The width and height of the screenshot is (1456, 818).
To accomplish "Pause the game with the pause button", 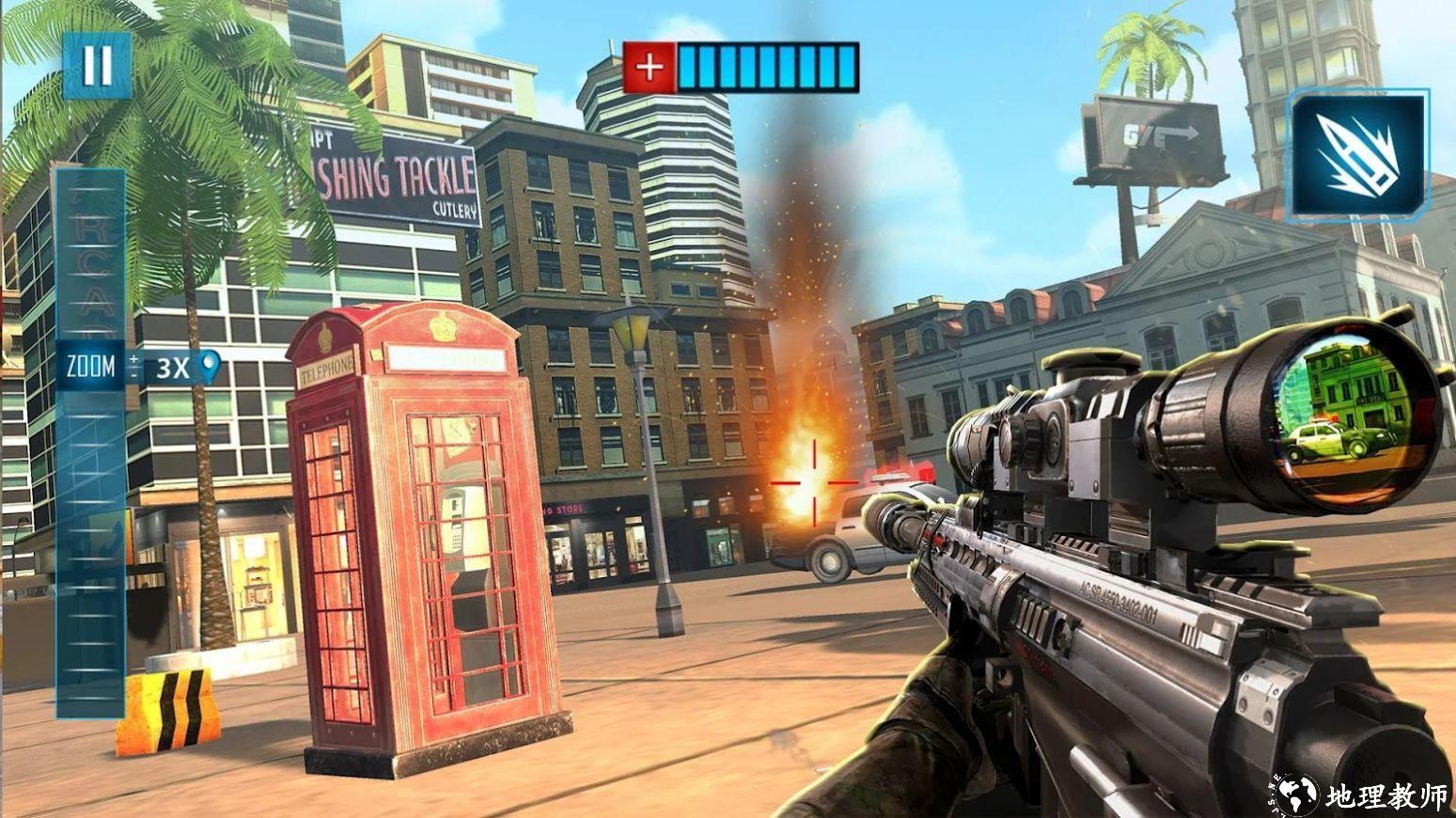I will [97, 65].
